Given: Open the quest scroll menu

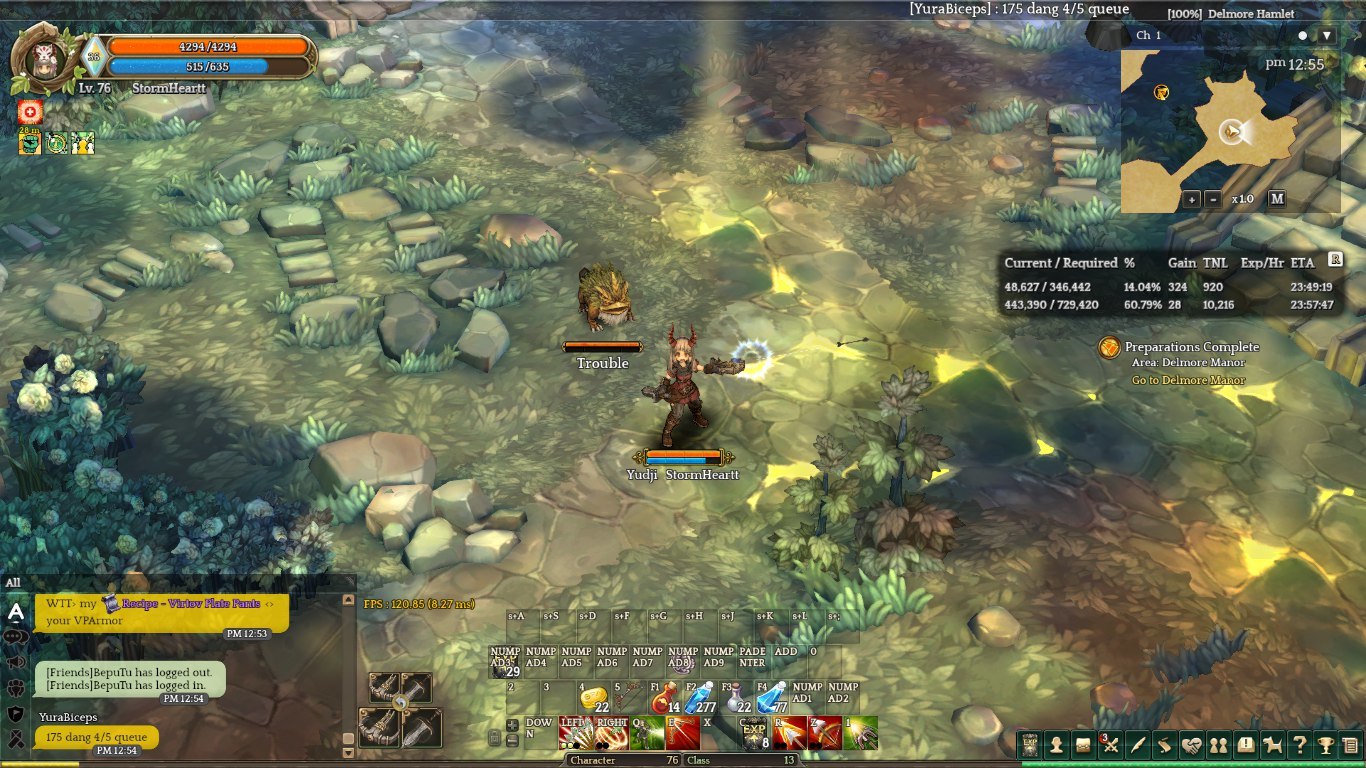Looking at the screenshot, I should (x=1164, y=745).
